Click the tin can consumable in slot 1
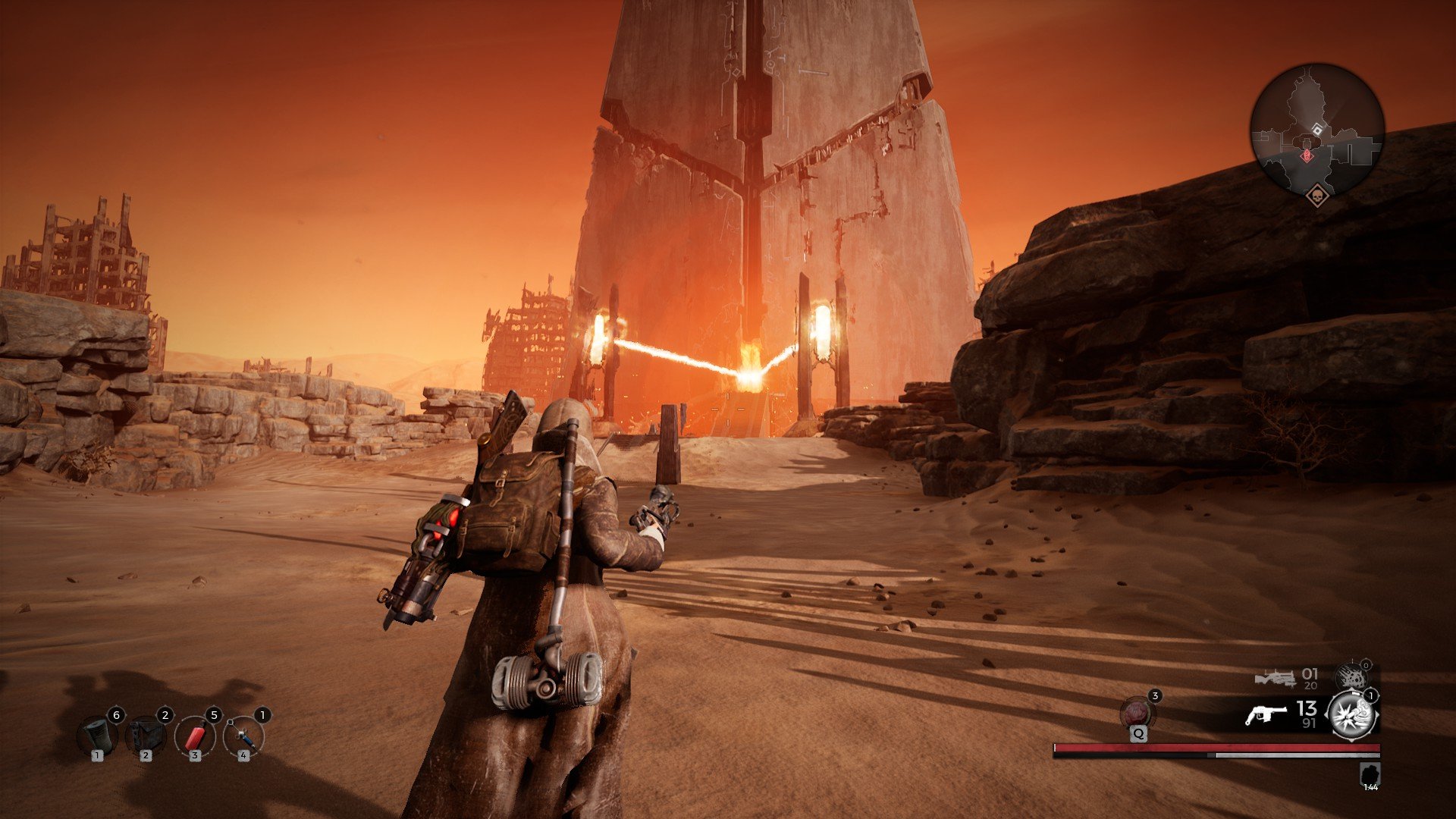Image resolution: width=1456 pixels, height=819 pixels. [x=97, y=736]
